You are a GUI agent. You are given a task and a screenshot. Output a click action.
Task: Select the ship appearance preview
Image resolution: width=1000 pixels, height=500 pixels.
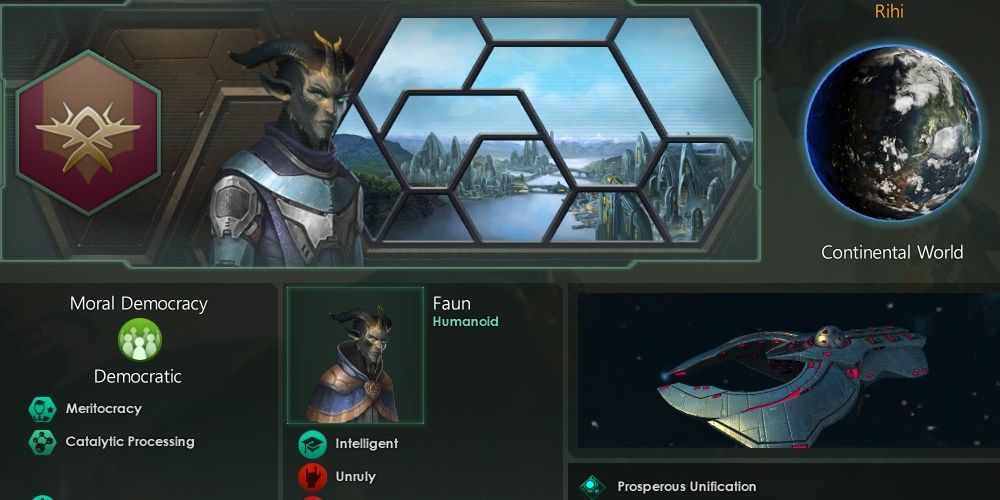pos(785,370)
